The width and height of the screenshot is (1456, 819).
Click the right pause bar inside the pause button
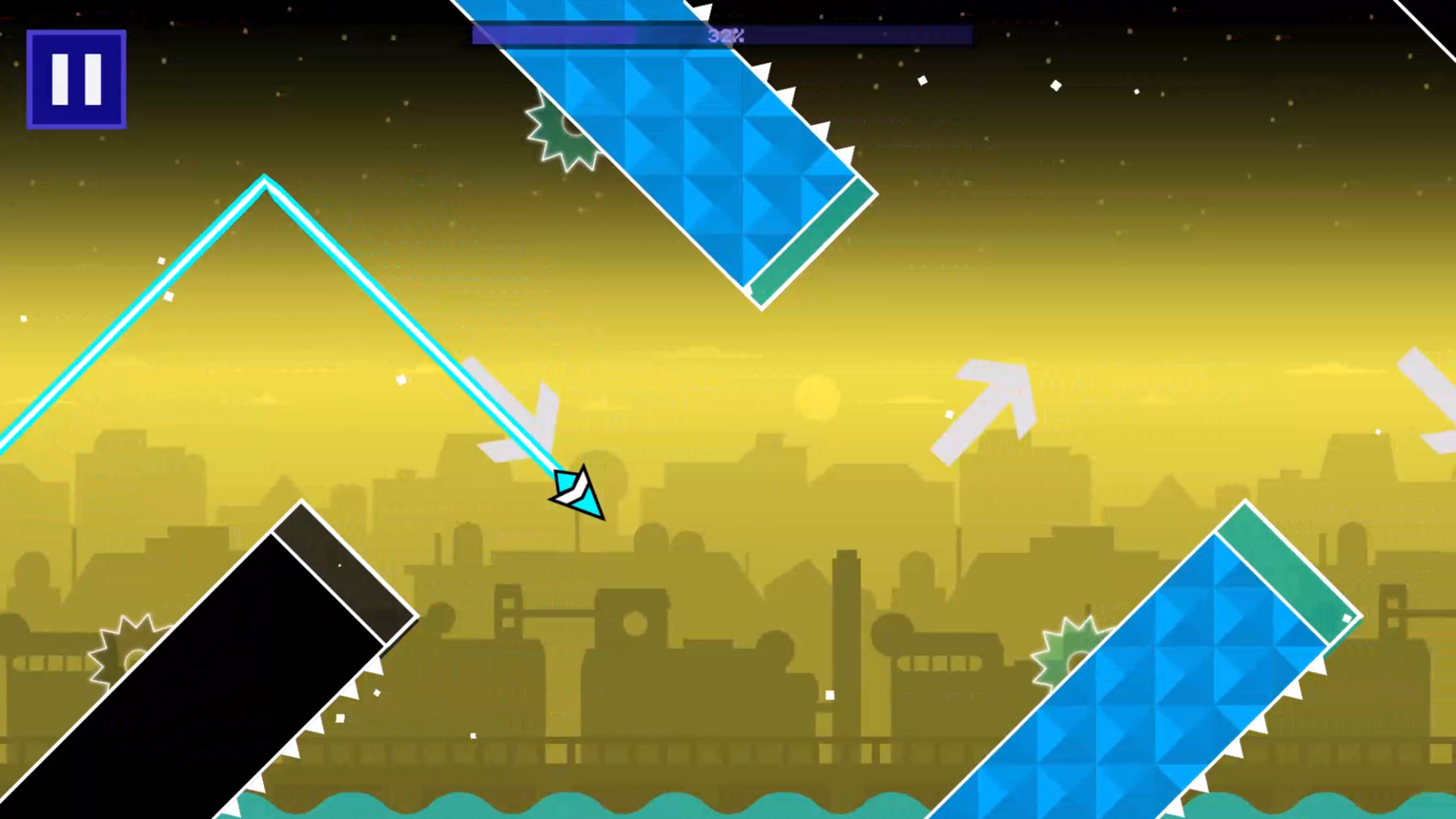coord(93,78)
